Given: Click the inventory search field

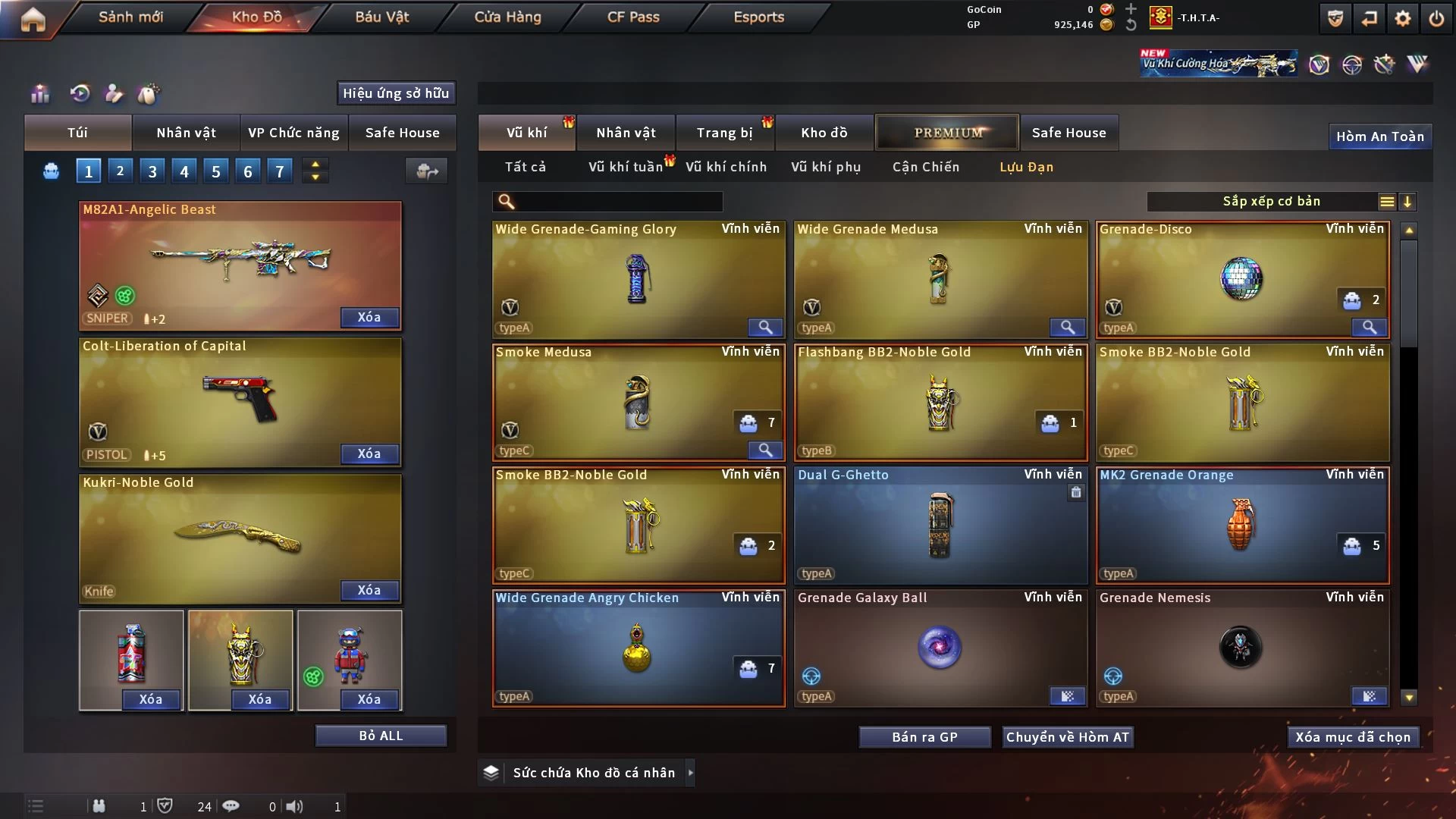Looking at the screenshot, I should point(618,202).
